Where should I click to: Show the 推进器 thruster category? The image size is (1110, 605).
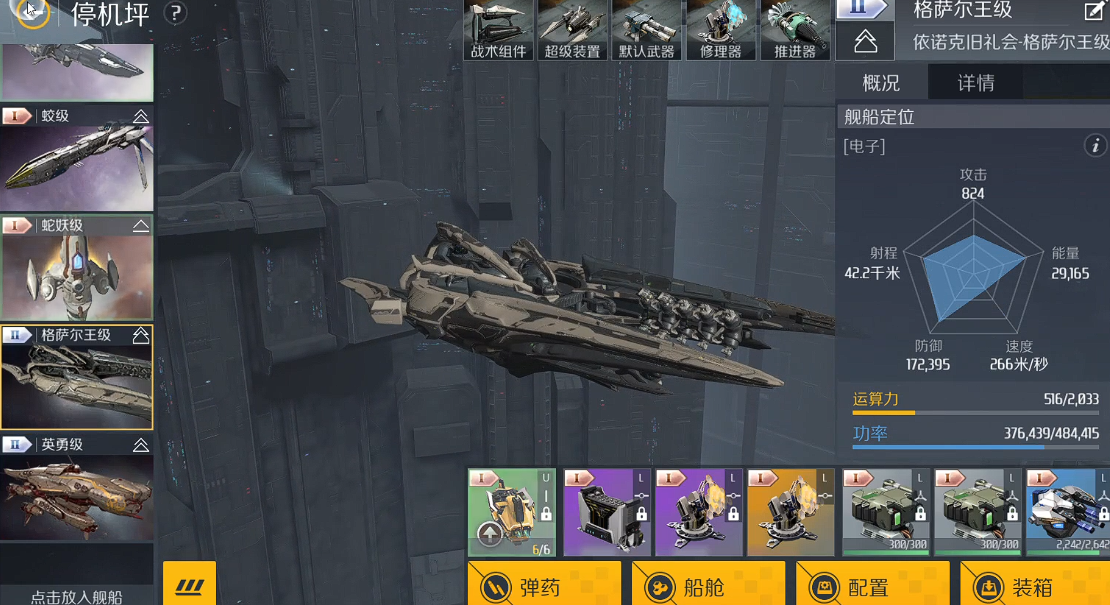coord(795,30)
